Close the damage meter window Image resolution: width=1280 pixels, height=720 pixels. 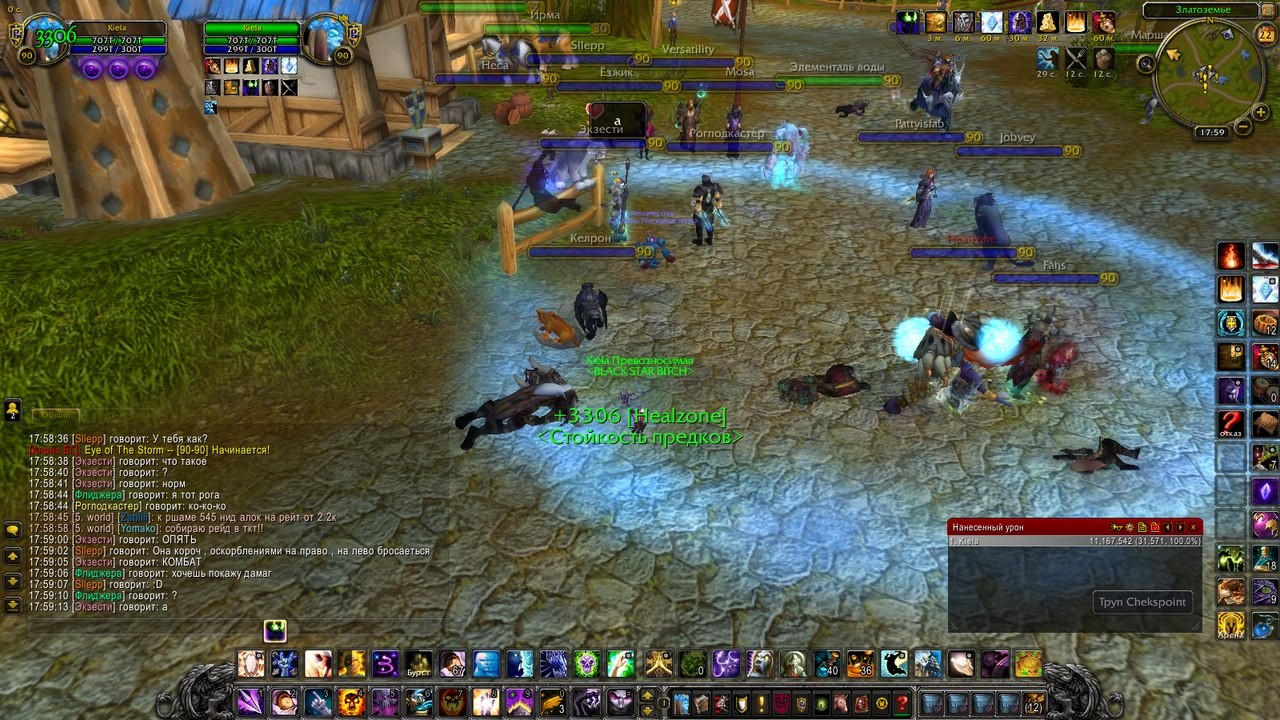pos(1193,527)
